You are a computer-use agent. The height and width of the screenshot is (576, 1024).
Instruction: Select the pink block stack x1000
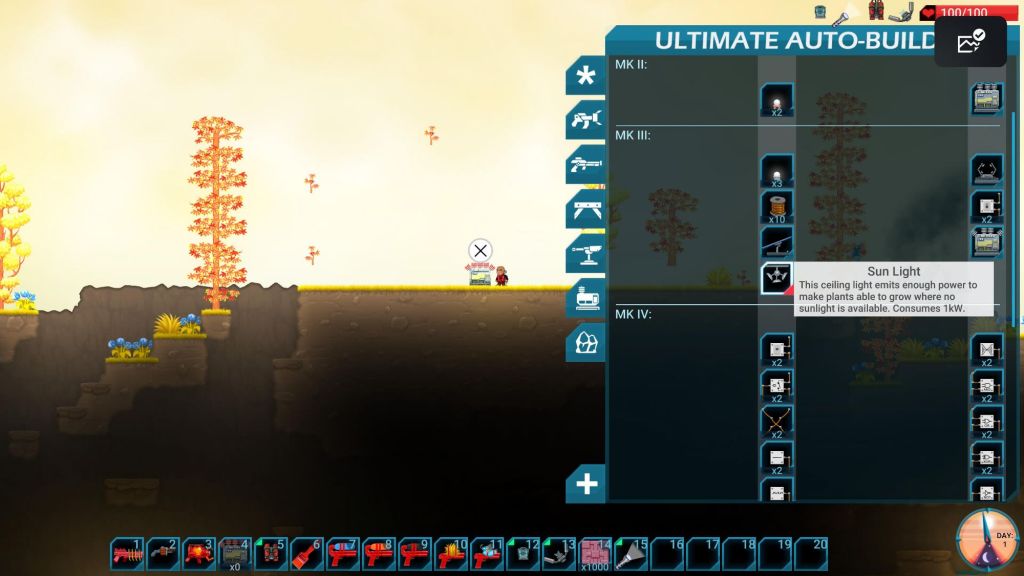point(596,553)
